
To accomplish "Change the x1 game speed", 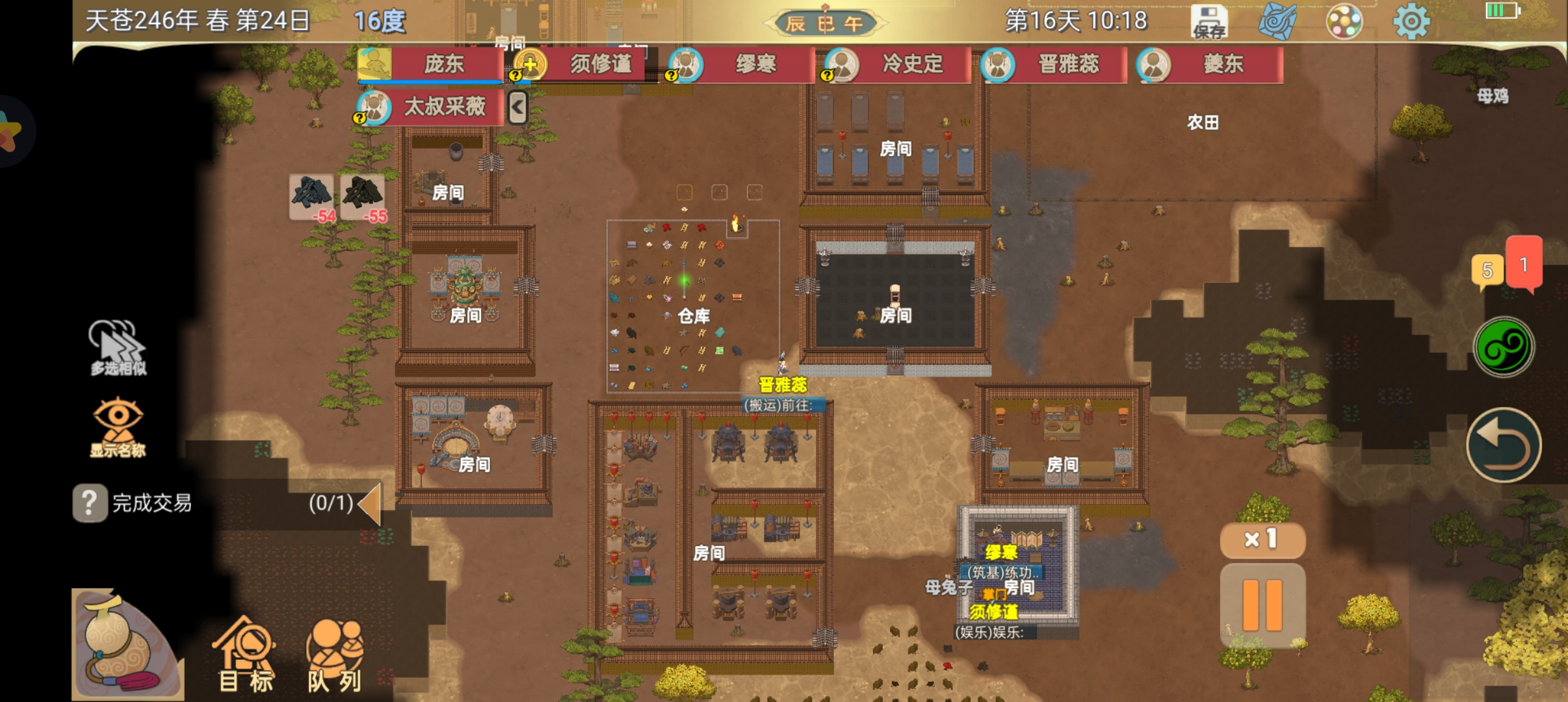I will 1262,539.
